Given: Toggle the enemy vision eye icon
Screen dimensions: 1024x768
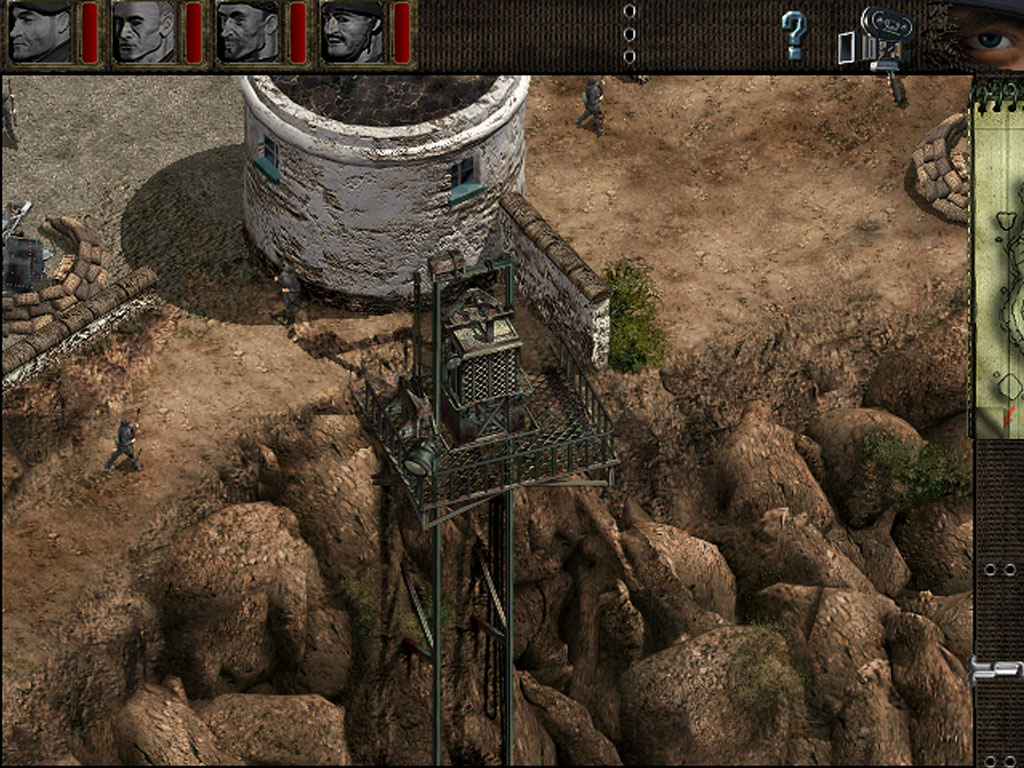Looking at the screenshot, I should click(x=986, y=36).
